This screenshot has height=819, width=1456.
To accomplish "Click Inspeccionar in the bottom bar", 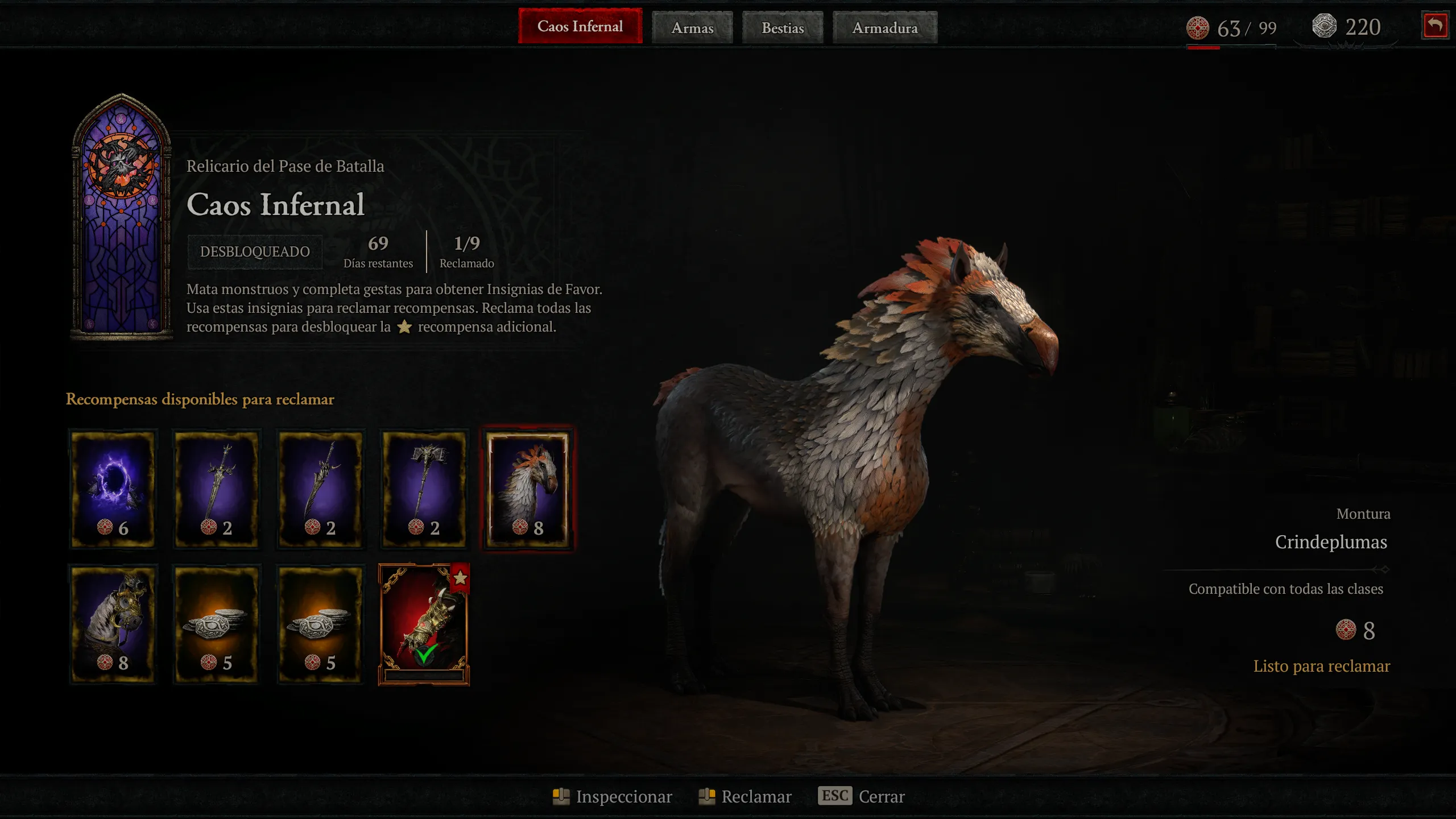I will [x=613, y=796].
